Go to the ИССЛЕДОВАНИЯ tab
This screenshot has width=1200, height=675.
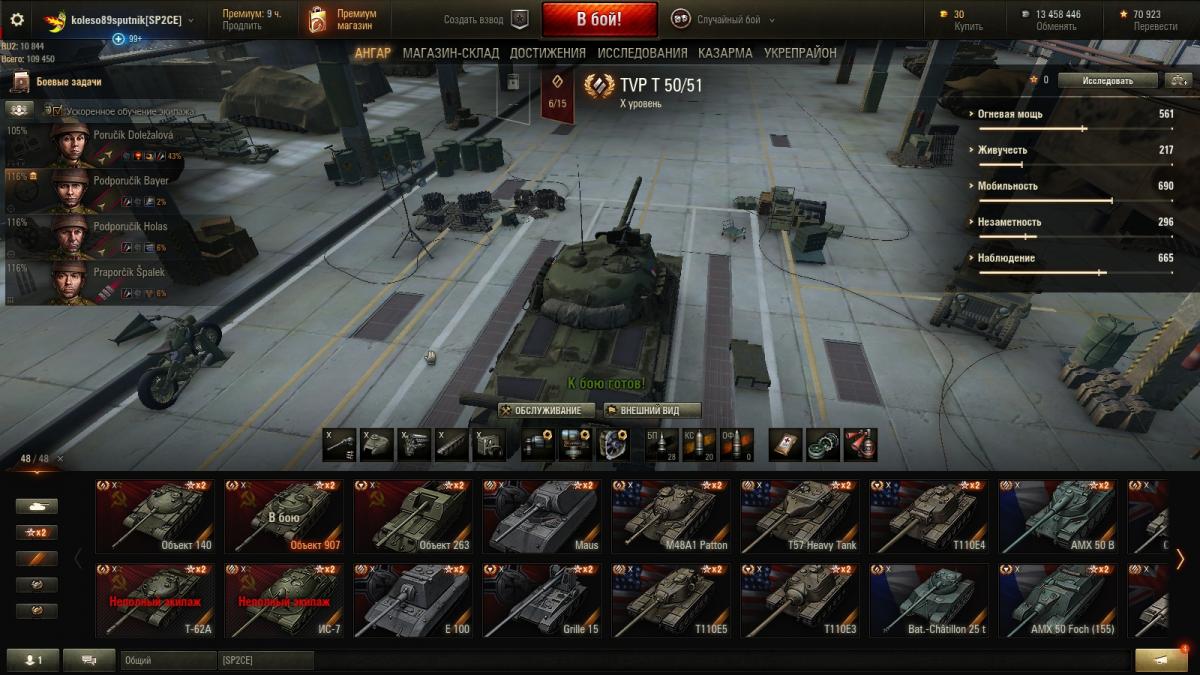pyautogui.click(x=642, y=53)
